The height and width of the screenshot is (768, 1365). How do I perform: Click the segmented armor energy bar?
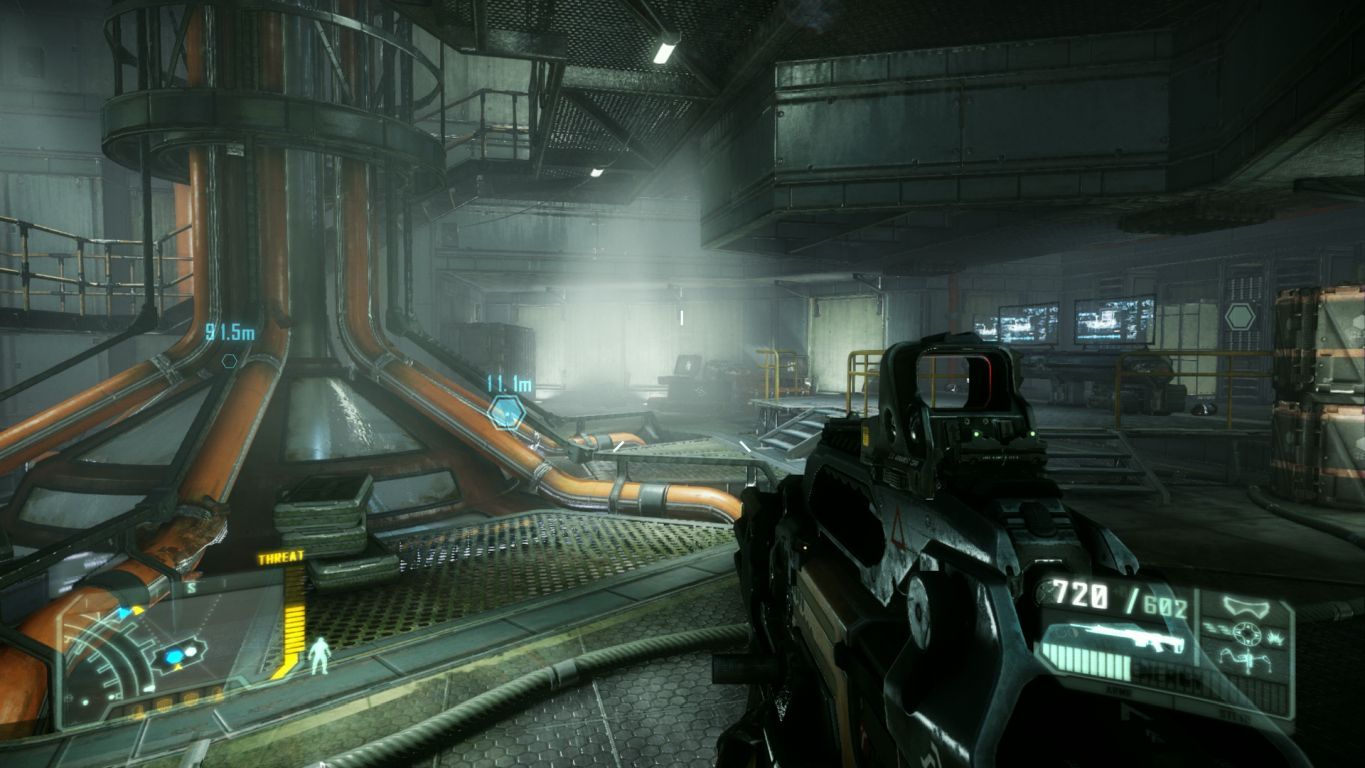[1090, 663]
